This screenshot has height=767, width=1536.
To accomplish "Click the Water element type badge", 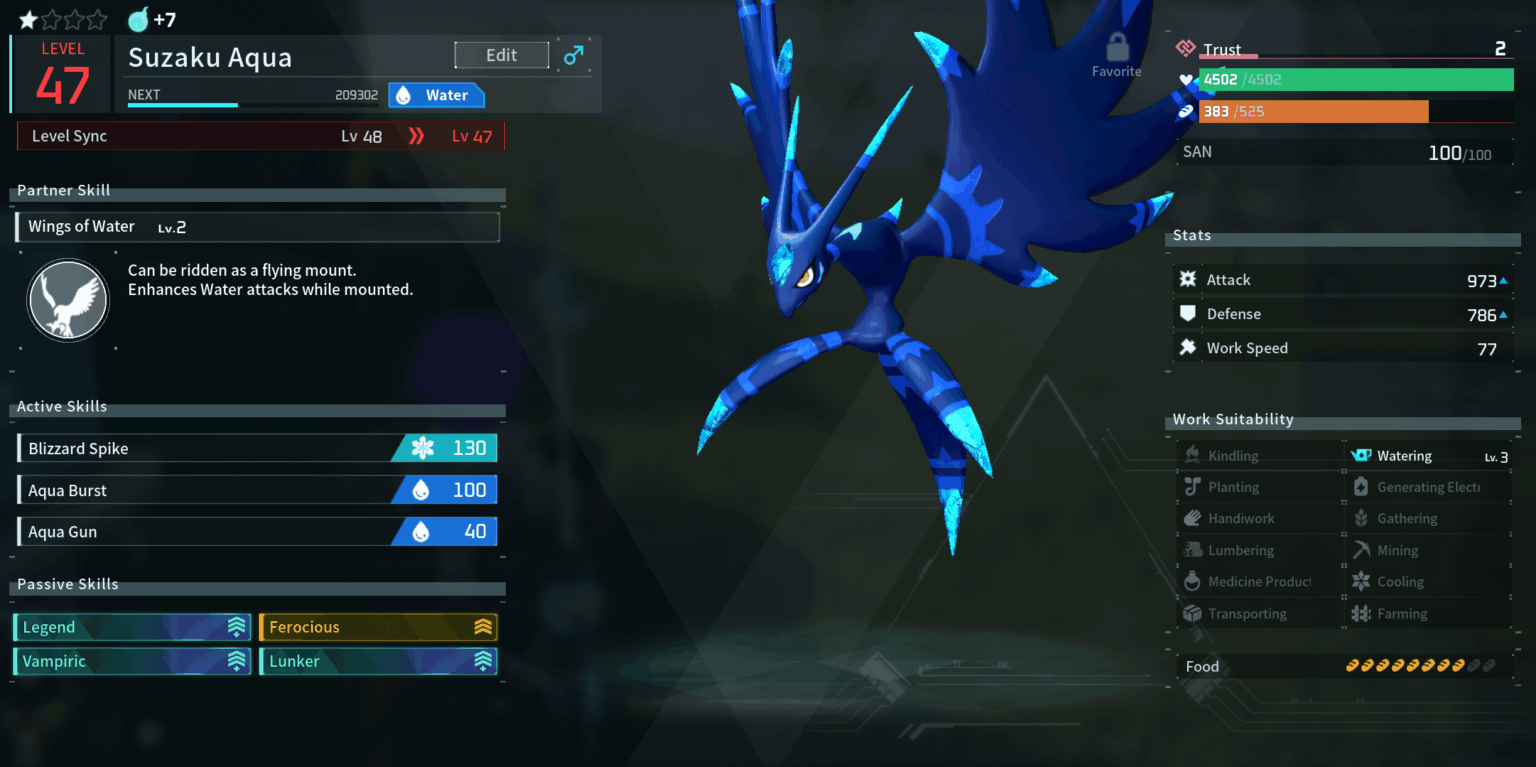I will point(436,95).
